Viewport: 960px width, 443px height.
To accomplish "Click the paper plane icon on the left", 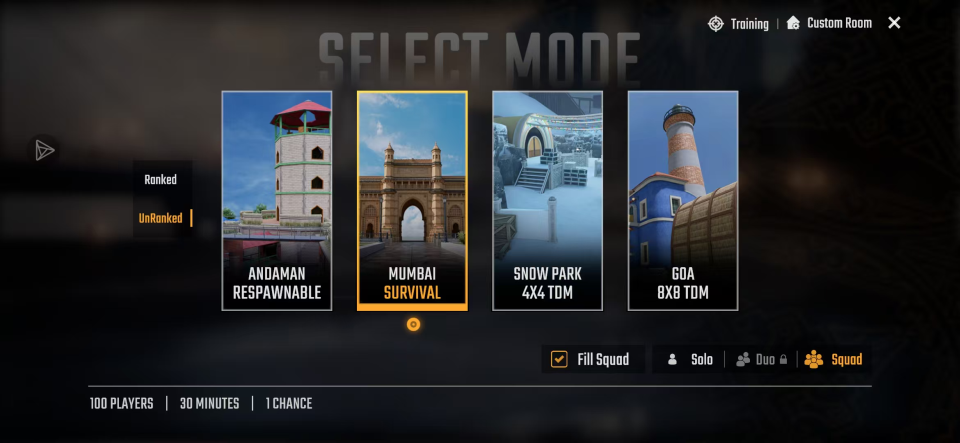I will pyautogui.click(x=44, y=150).
